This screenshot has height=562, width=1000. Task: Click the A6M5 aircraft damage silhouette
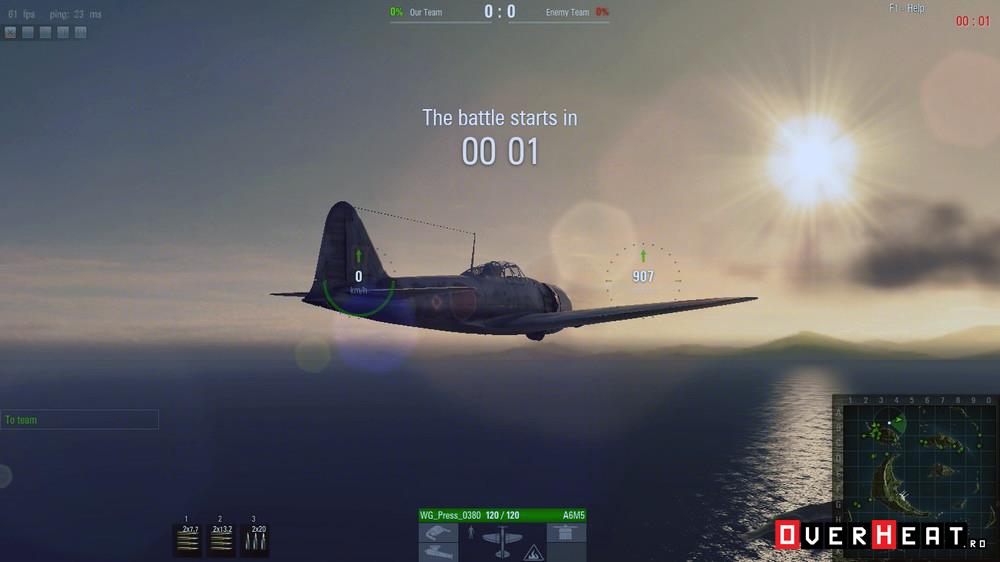click(501, 540)
